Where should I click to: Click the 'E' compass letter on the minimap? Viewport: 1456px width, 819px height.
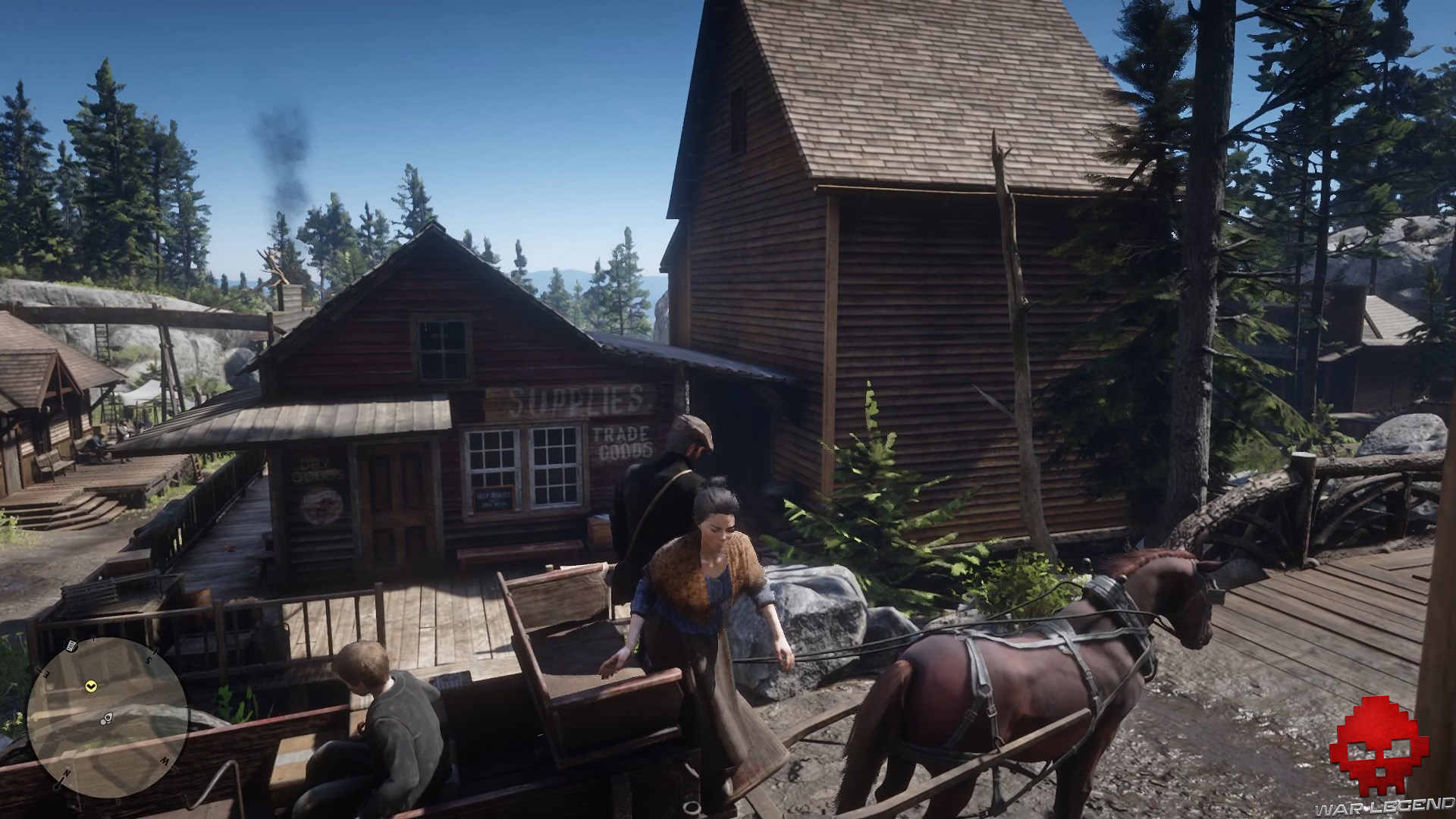46,672
